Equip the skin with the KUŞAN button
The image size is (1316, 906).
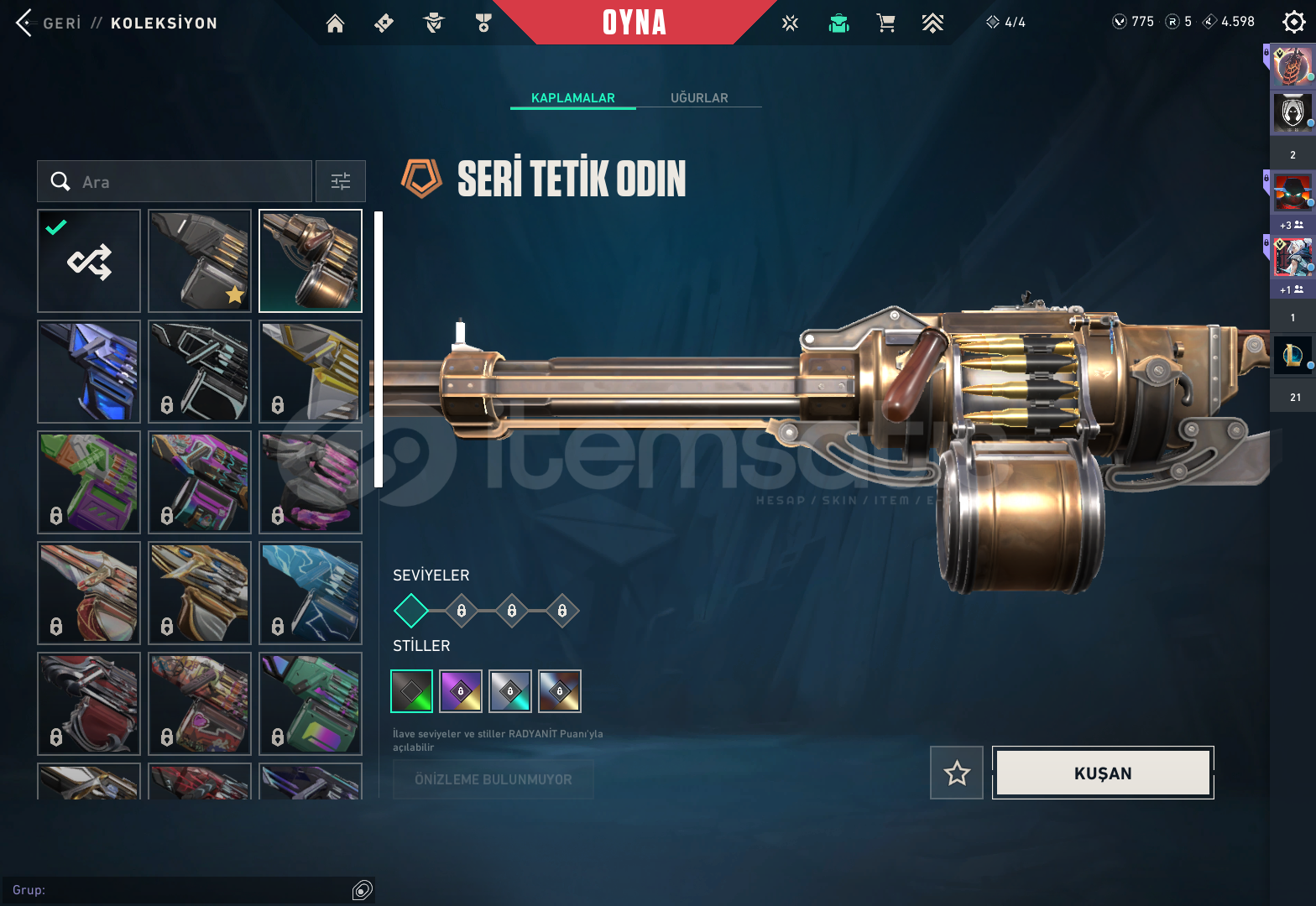pos(1103,773)
